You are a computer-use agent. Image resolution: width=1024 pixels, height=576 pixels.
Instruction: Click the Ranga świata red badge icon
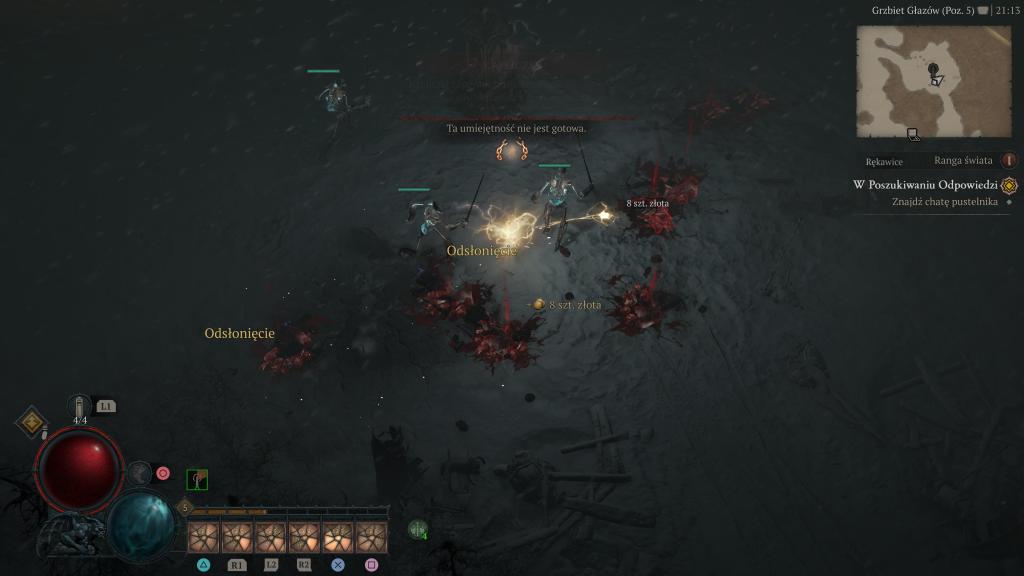(1008, 160)
